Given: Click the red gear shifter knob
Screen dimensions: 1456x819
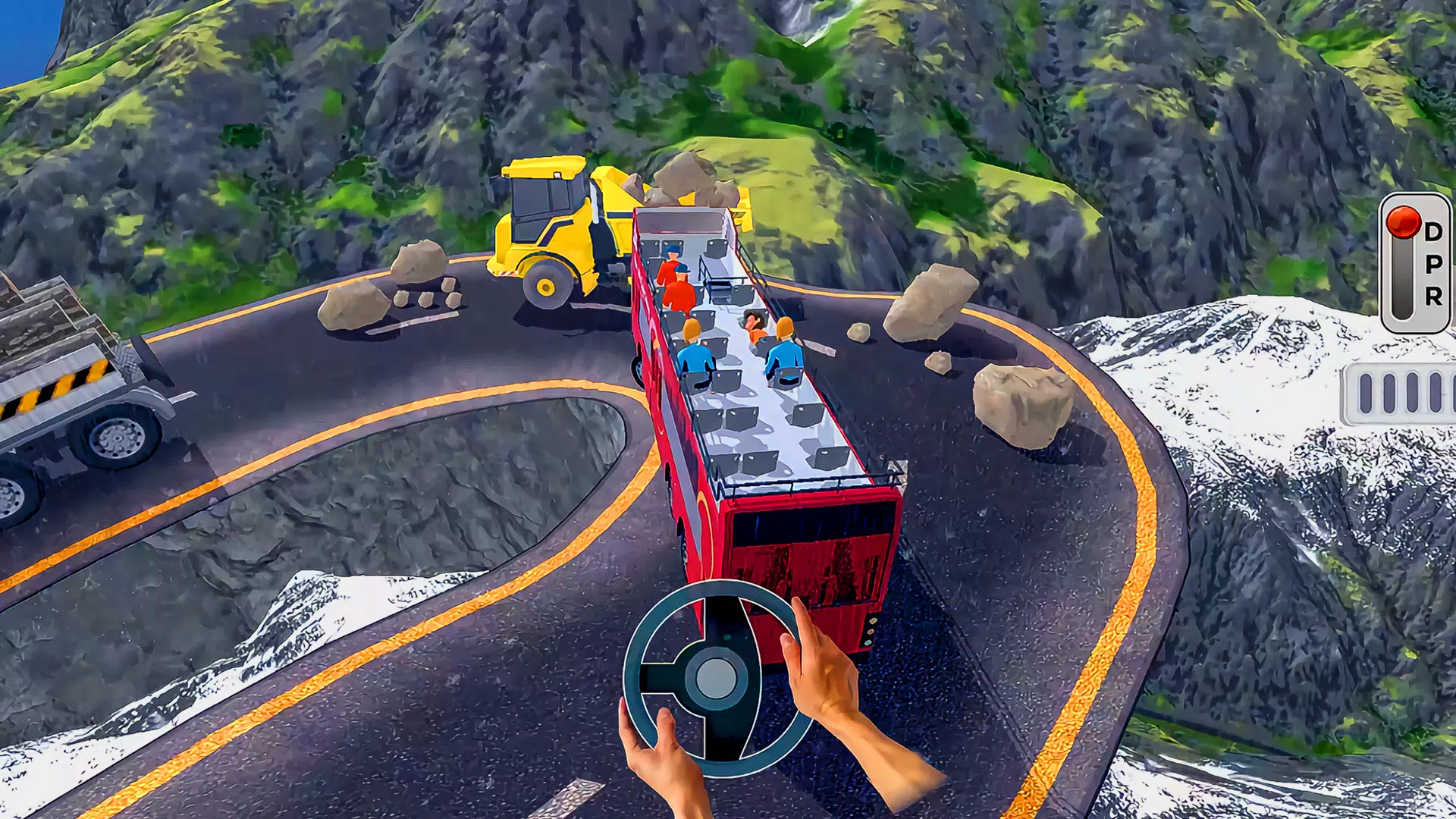Looking at the screenshot, I should click(x=1403, y=222).
